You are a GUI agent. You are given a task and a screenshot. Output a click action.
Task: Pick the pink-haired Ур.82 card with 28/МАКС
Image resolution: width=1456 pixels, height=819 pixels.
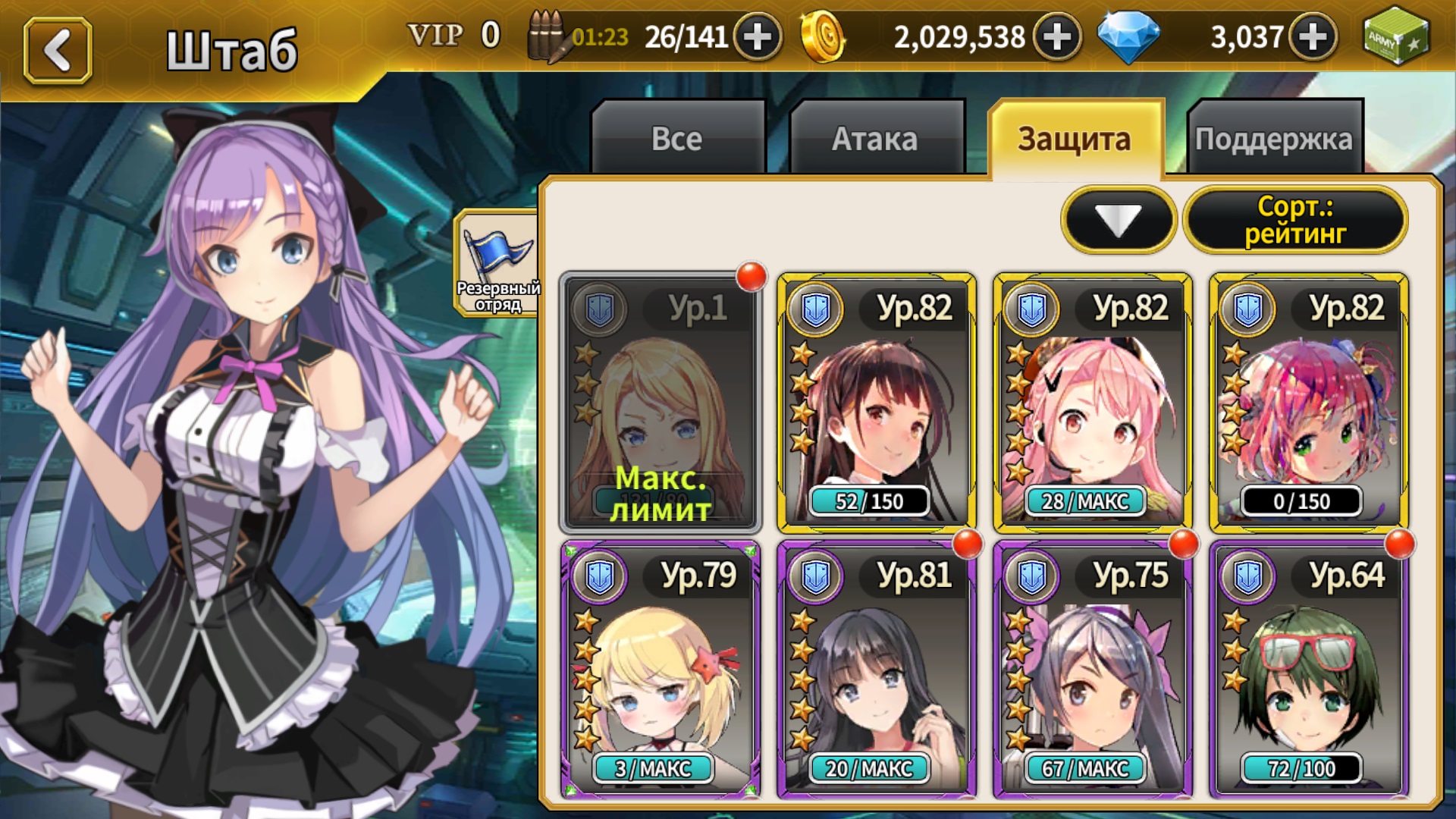[1092, 402]
